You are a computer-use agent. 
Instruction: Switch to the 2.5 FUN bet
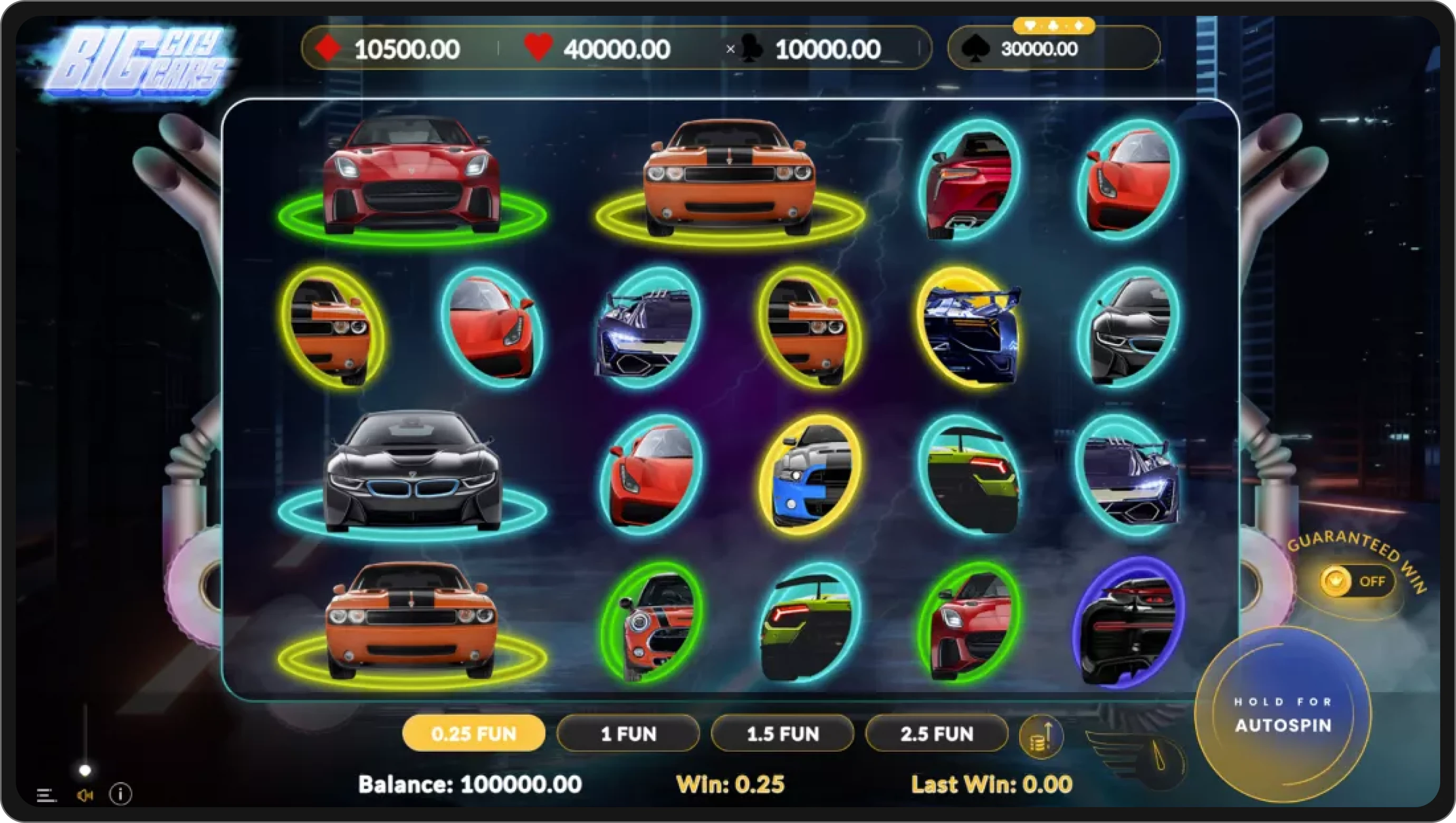(936, 733)
